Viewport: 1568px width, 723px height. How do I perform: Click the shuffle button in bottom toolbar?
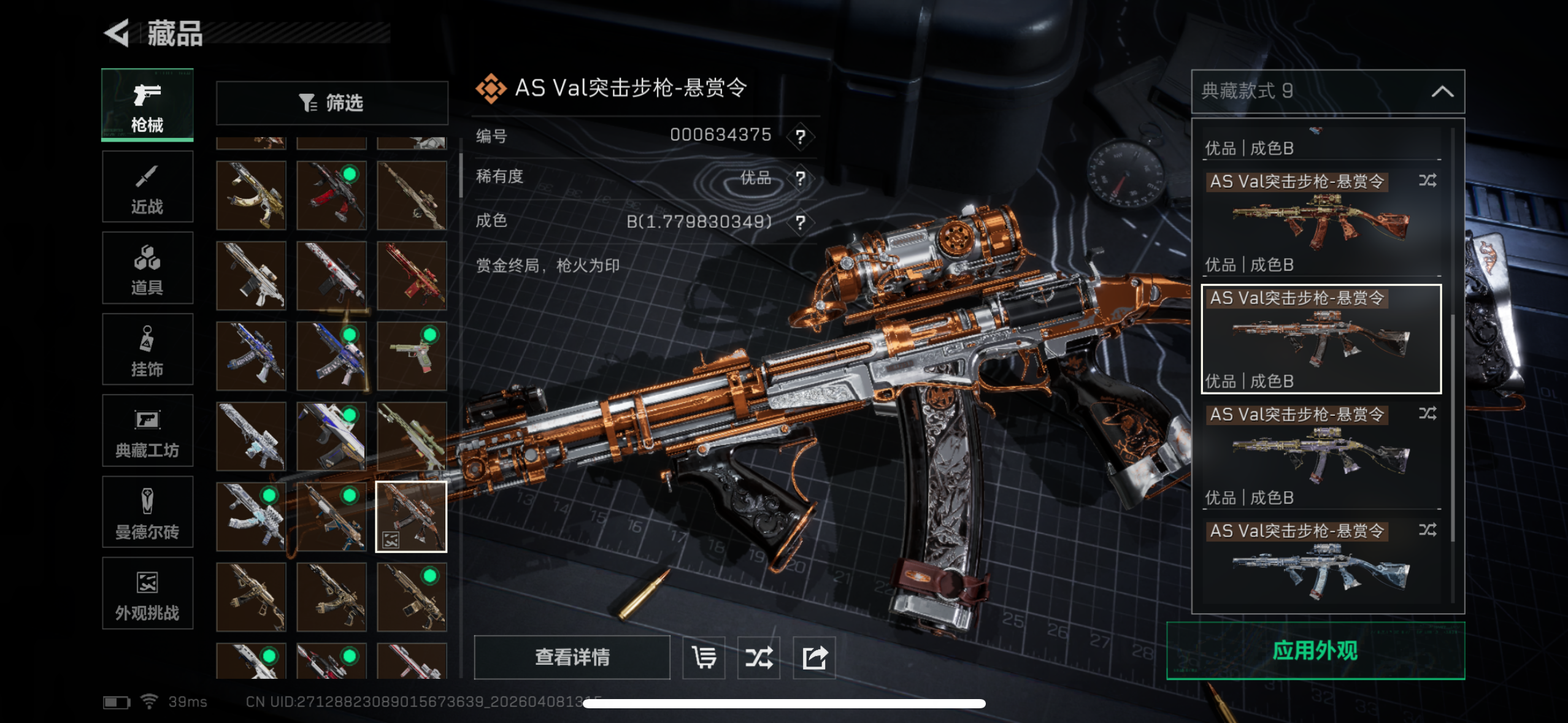pos(759,657)
